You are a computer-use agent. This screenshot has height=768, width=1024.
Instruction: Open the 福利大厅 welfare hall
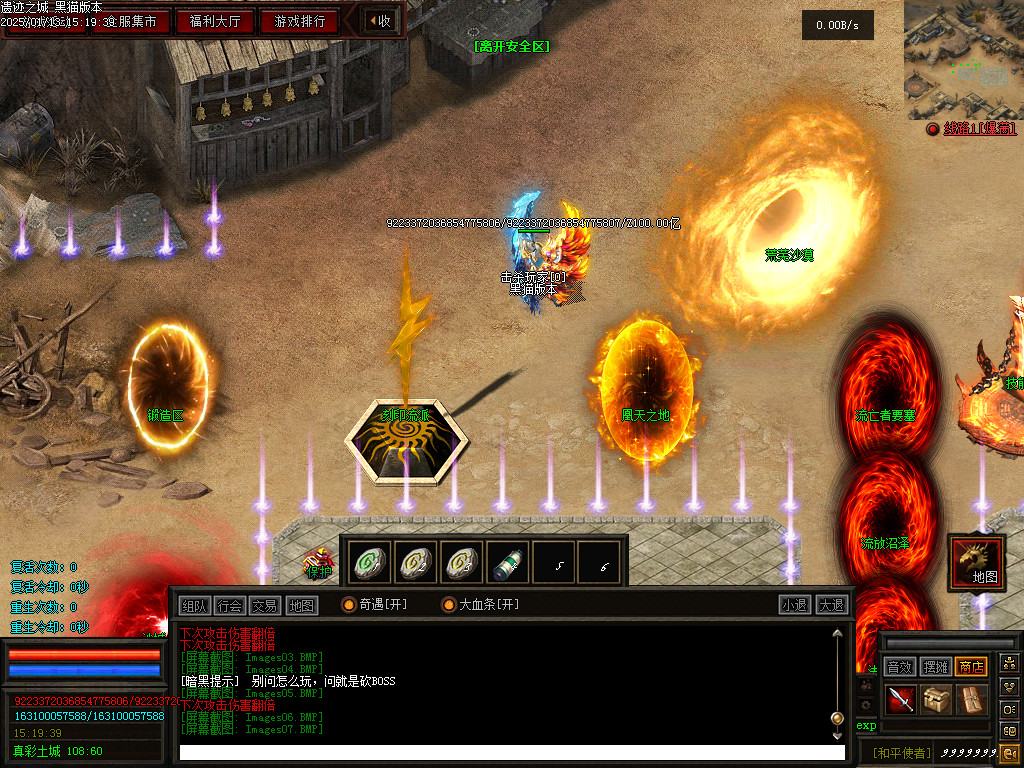coord(214,21)
